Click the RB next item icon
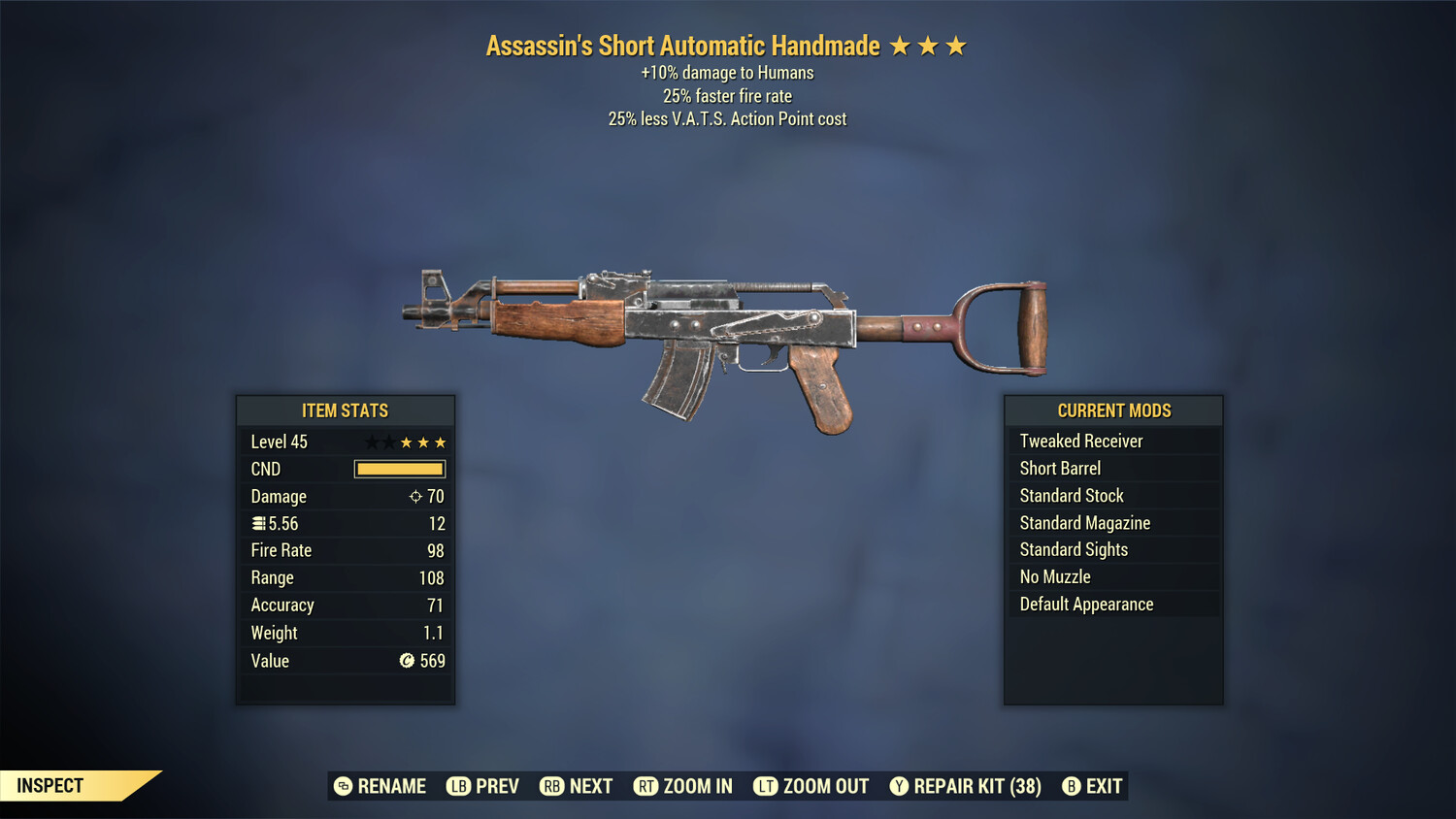This screenshot has height=819, width=1456. tap(552, 786)
